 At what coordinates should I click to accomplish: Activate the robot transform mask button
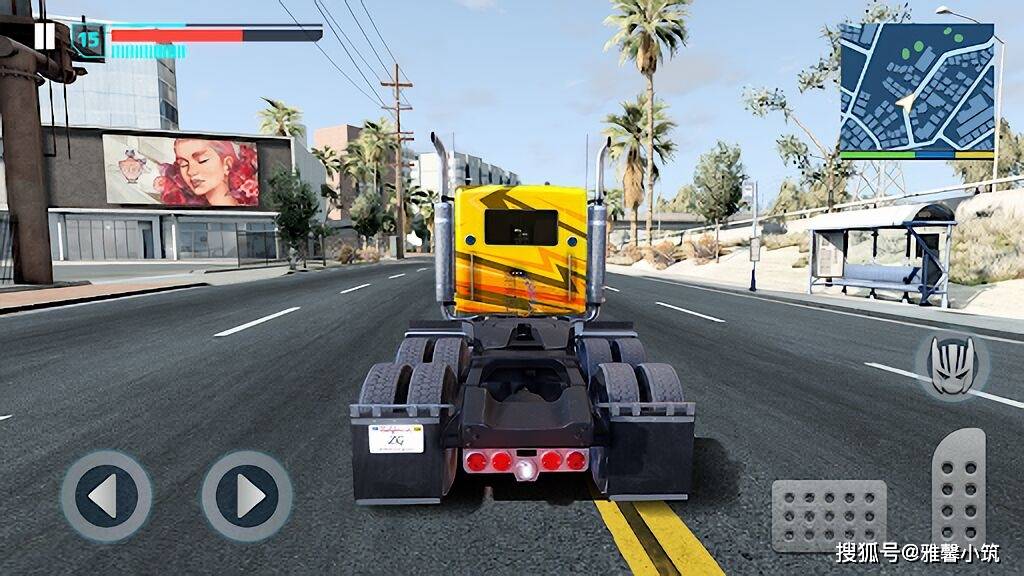click(951, 366)
